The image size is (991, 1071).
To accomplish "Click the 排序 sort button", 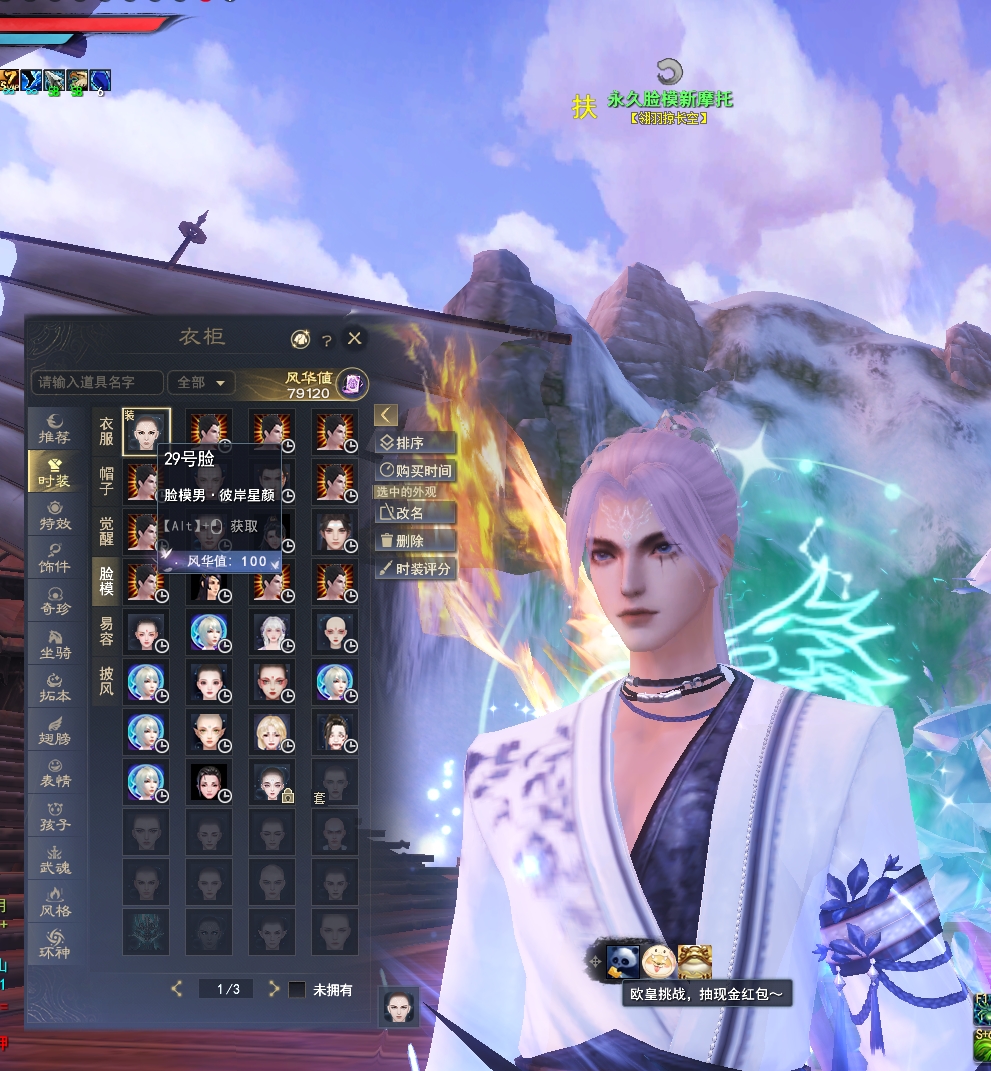I will (x=416, y=443).
